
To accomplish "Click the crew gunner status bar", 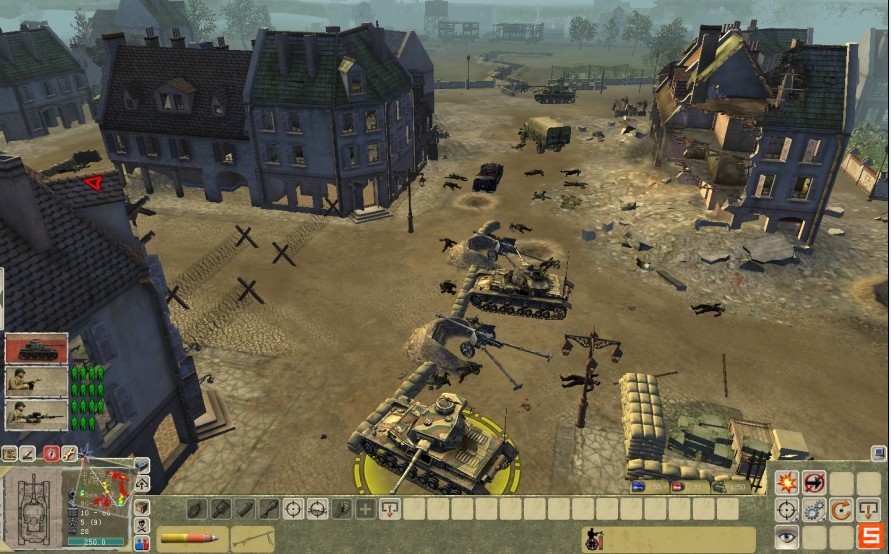I will point(660,539).
